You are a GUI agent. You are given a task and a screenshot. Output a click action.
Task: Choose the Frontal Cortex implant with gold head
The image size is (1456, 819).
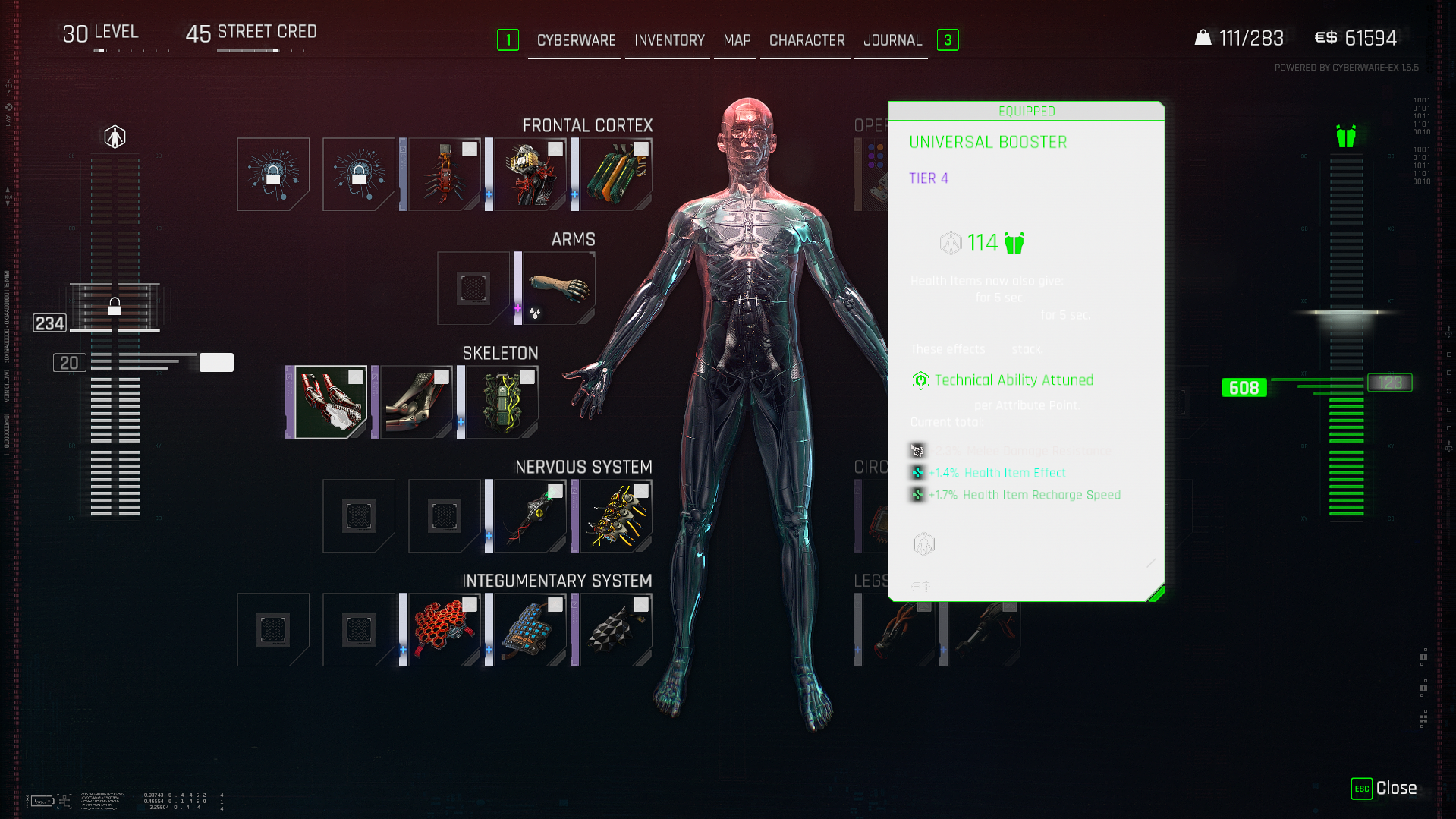[530, 175]
